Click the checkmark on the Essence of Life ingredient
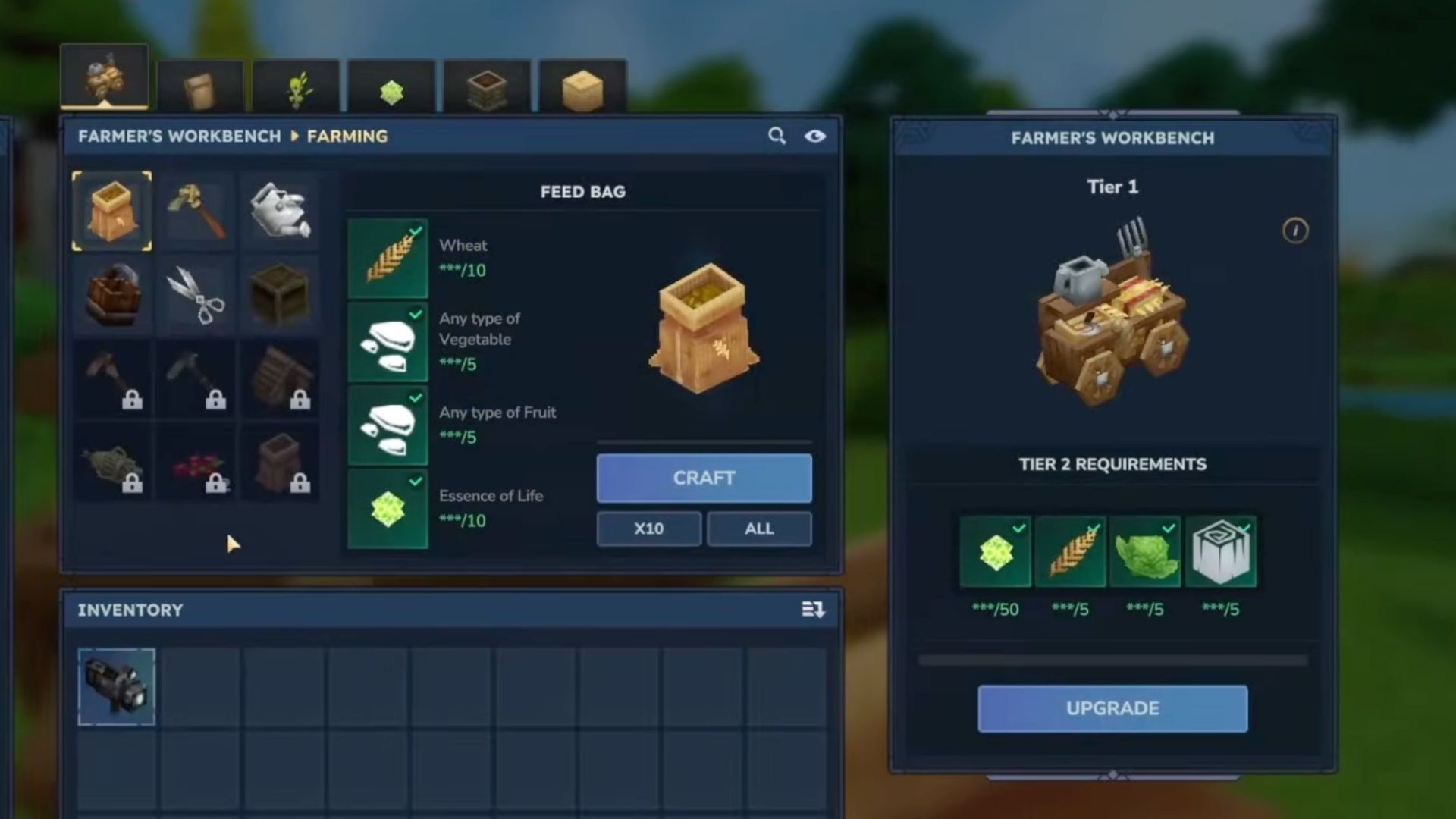The width and height of the screenshot is (1456, 819). (414, 479)
